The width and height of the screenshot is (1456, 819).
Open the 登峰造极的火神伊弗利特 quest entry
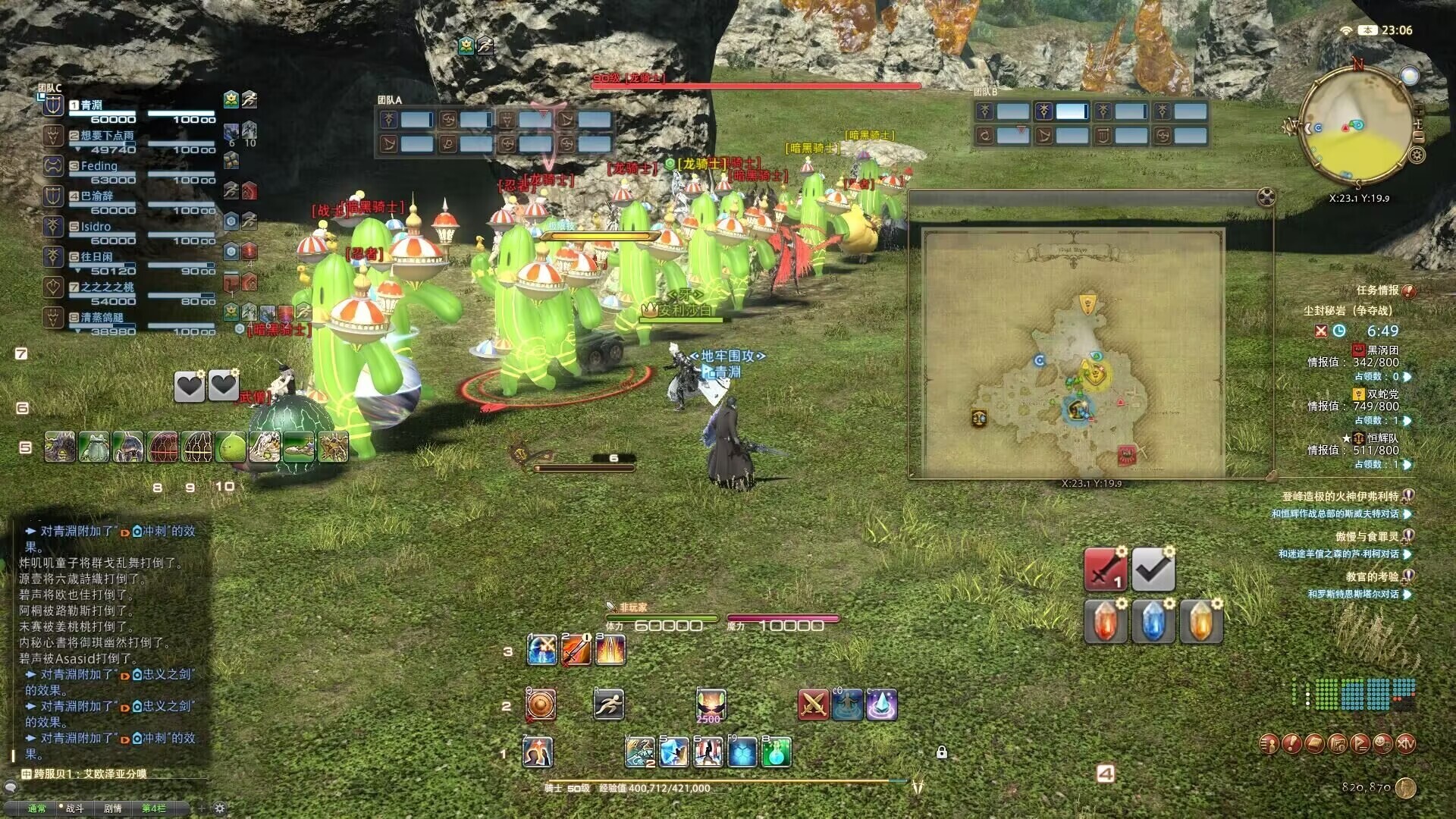click(x=1340, y=497)
